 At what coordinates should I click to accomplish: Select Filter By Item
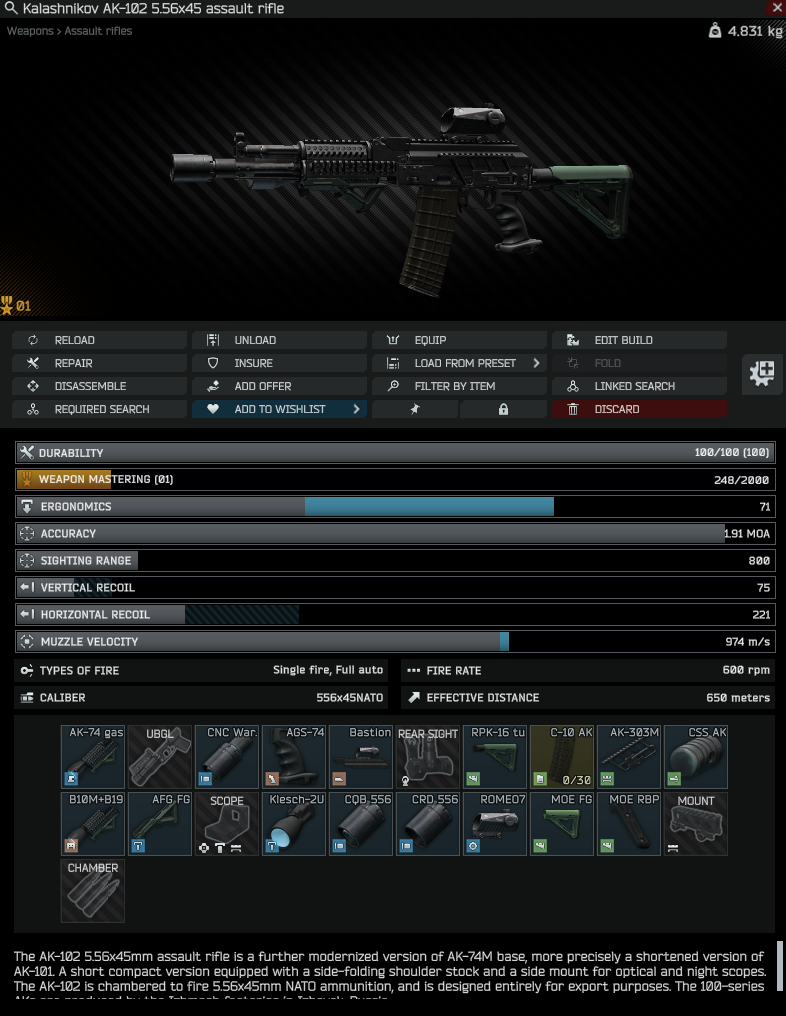click(459, 386)
